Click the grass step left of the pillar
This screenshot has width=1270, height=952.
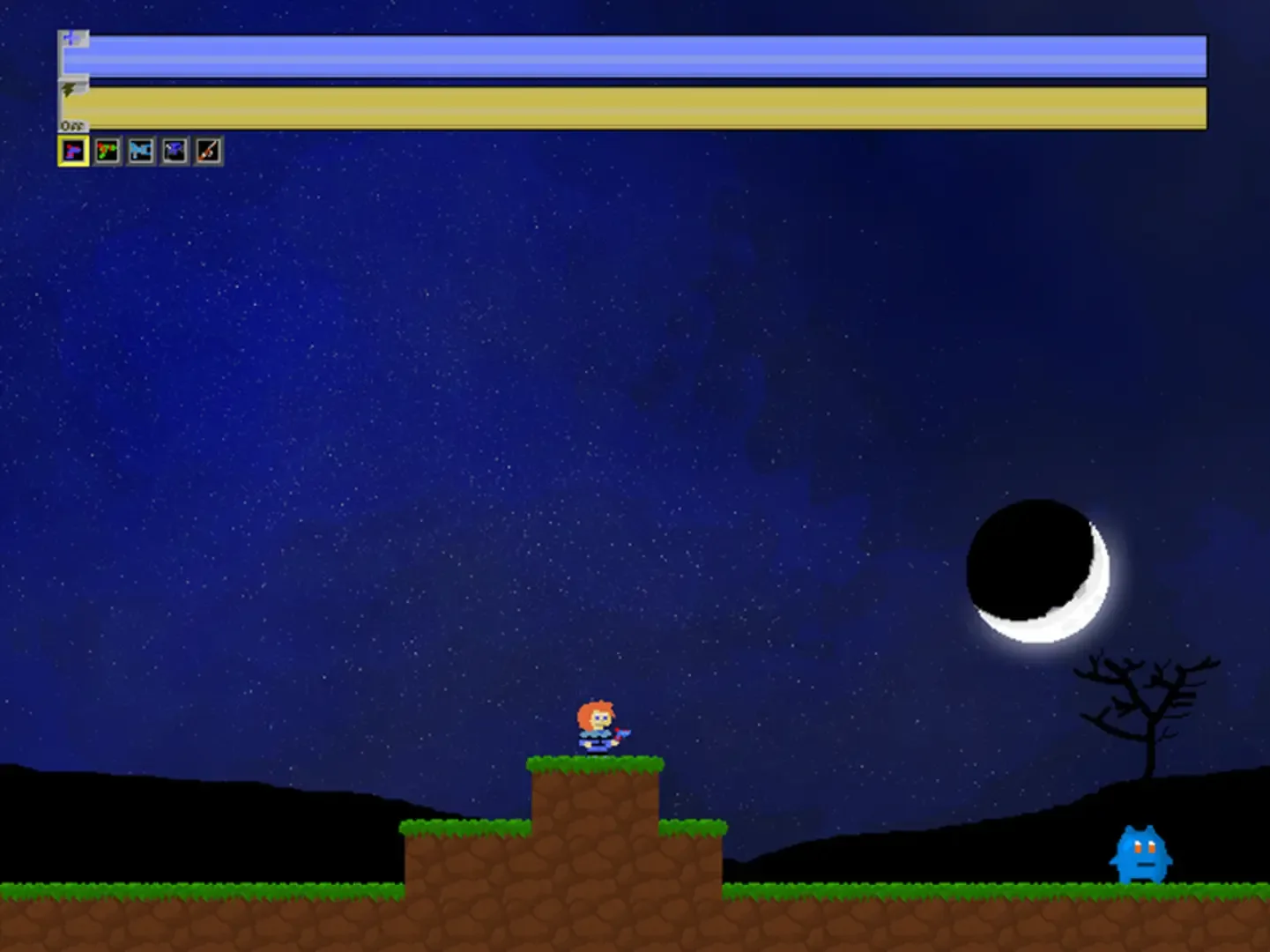467,829
